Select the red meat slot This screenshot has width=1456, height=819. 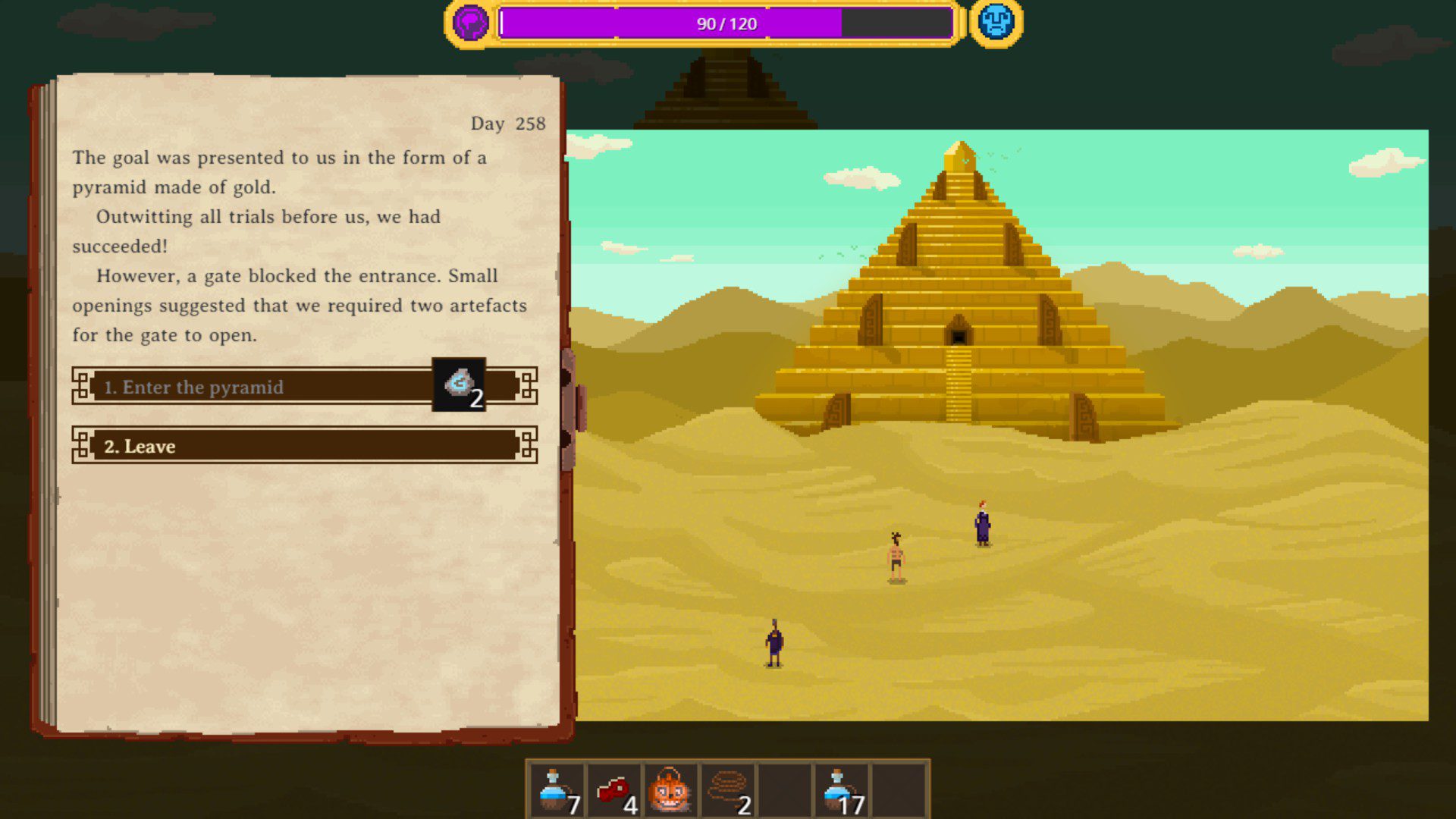coord(614,790)
